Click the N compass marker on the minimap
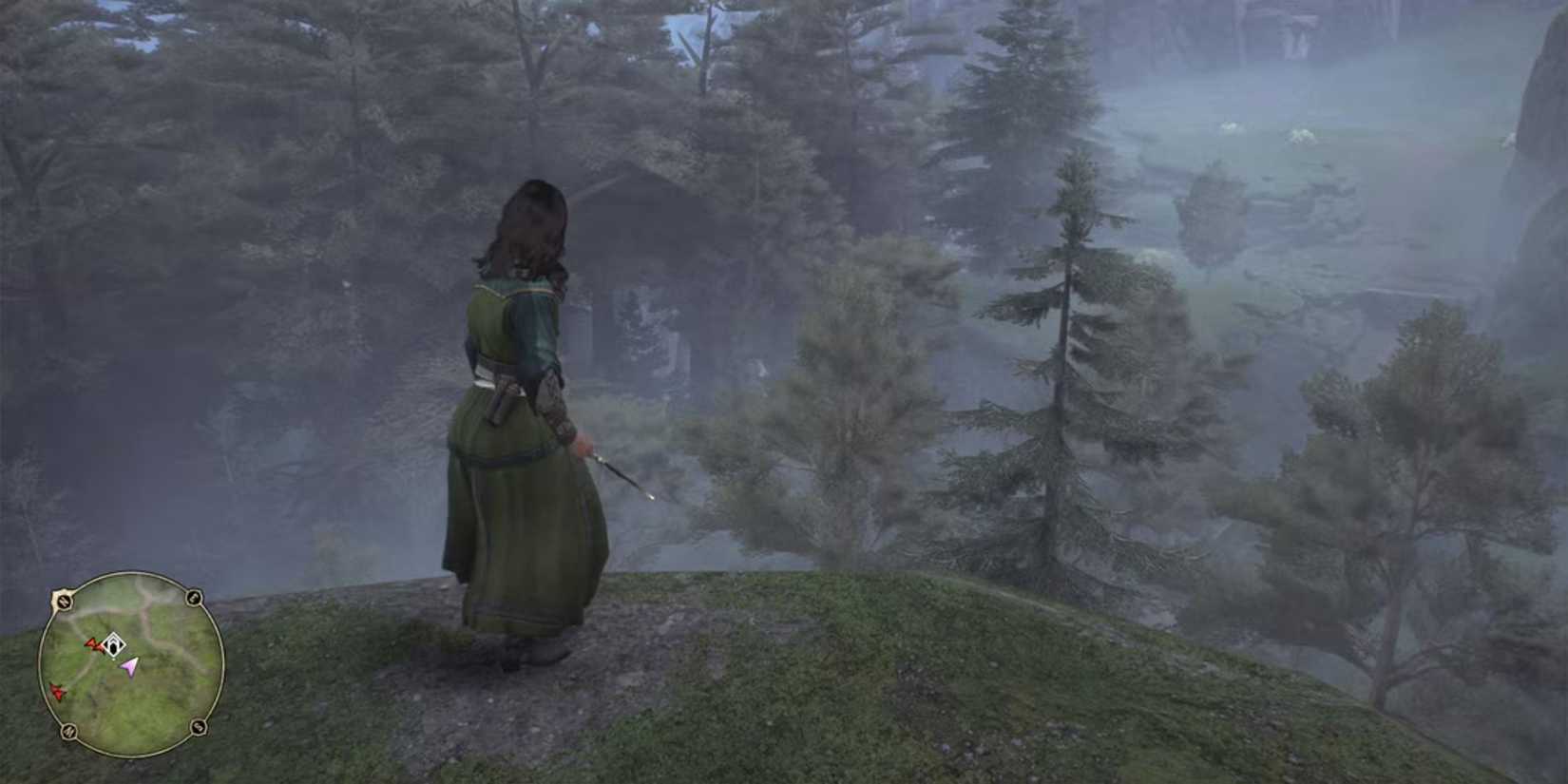The height and width of the screenshot is (784, 1568). click(x=68, y=731)
